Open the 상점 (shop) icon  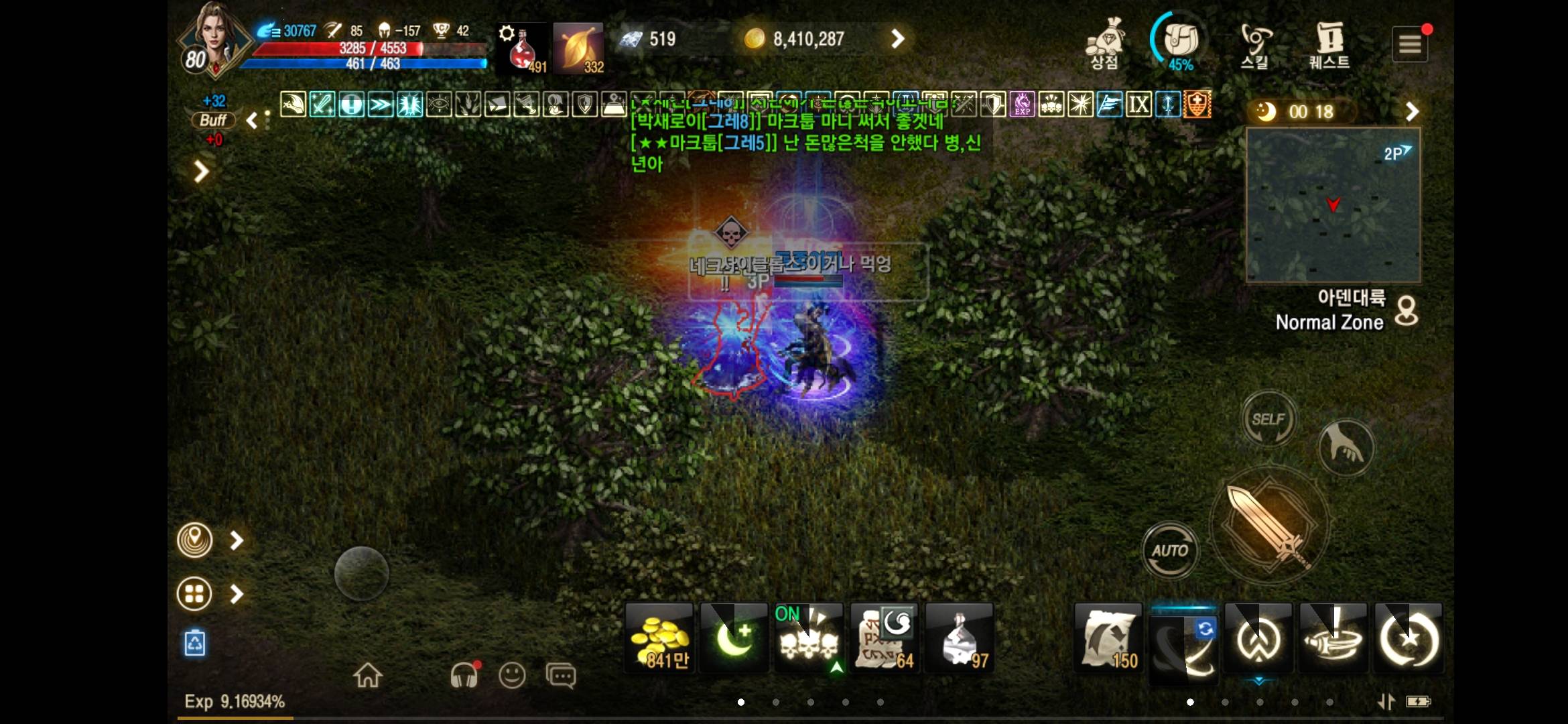[x=1104, y=42]
